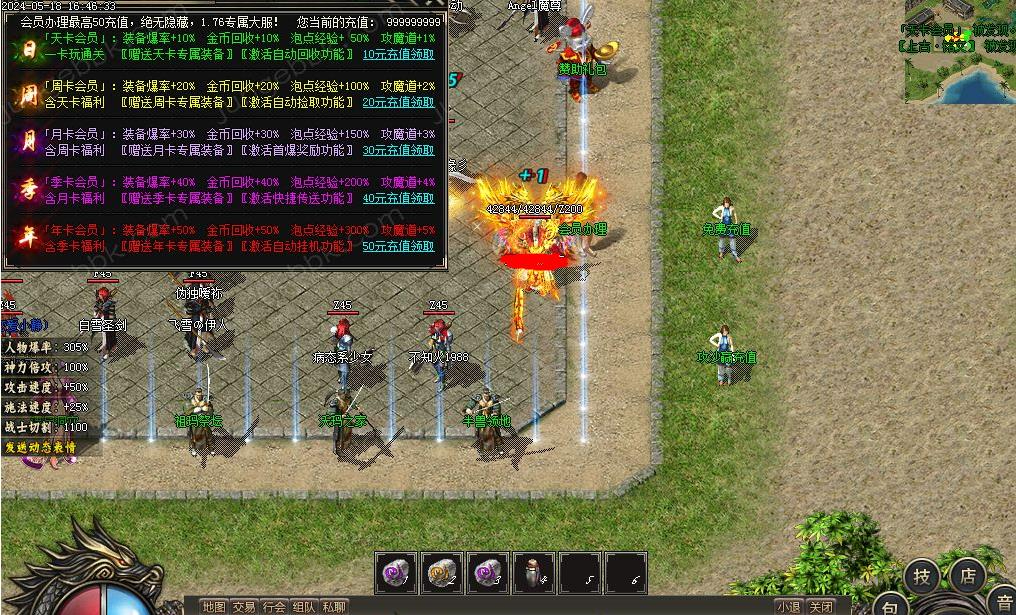The width and height of the screenshot is (1016, 615).
Task: Use the orange swirl scroll in hotbar slot 2
Action: [442, 573]
